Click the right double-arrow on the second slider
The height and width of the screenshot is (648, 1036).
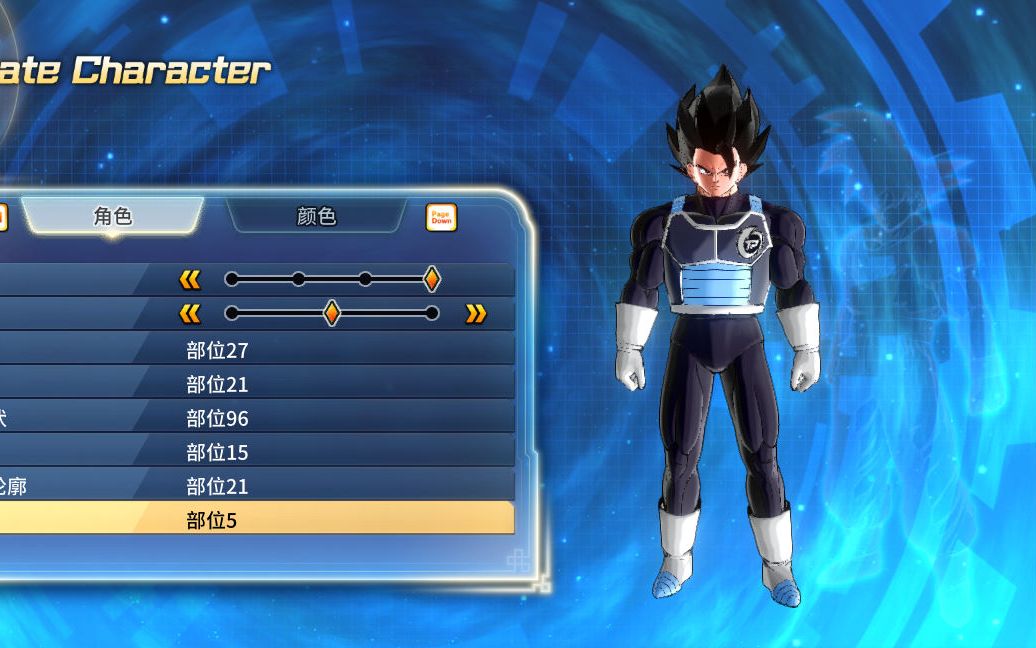[x=476, y=314]
